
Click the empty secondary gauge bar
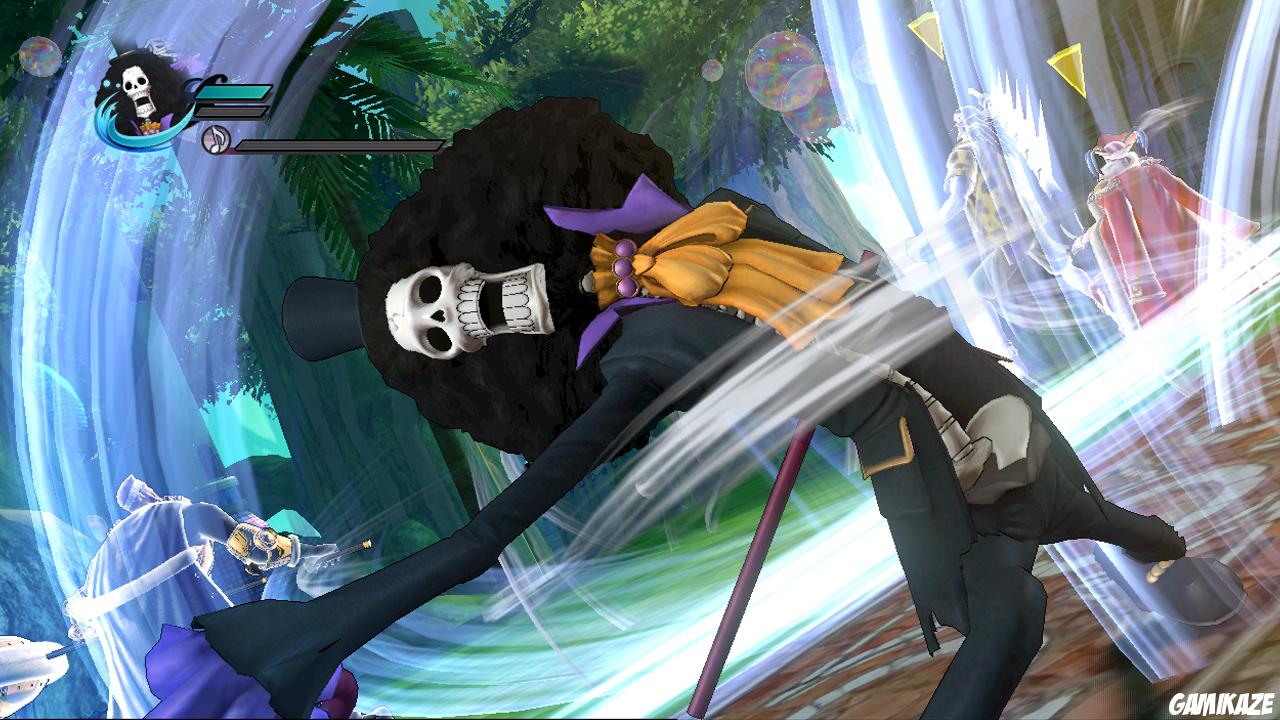pyautogui.click(x=232, y=110)
